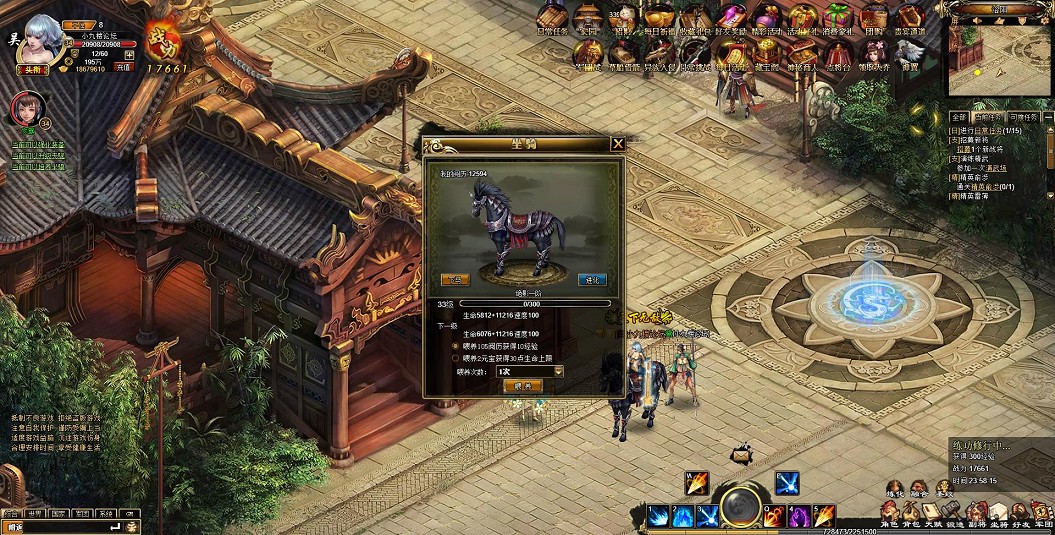Click the 进化 evolve button
This screenshot has height=535, width=1055.
tap(593, 279)
